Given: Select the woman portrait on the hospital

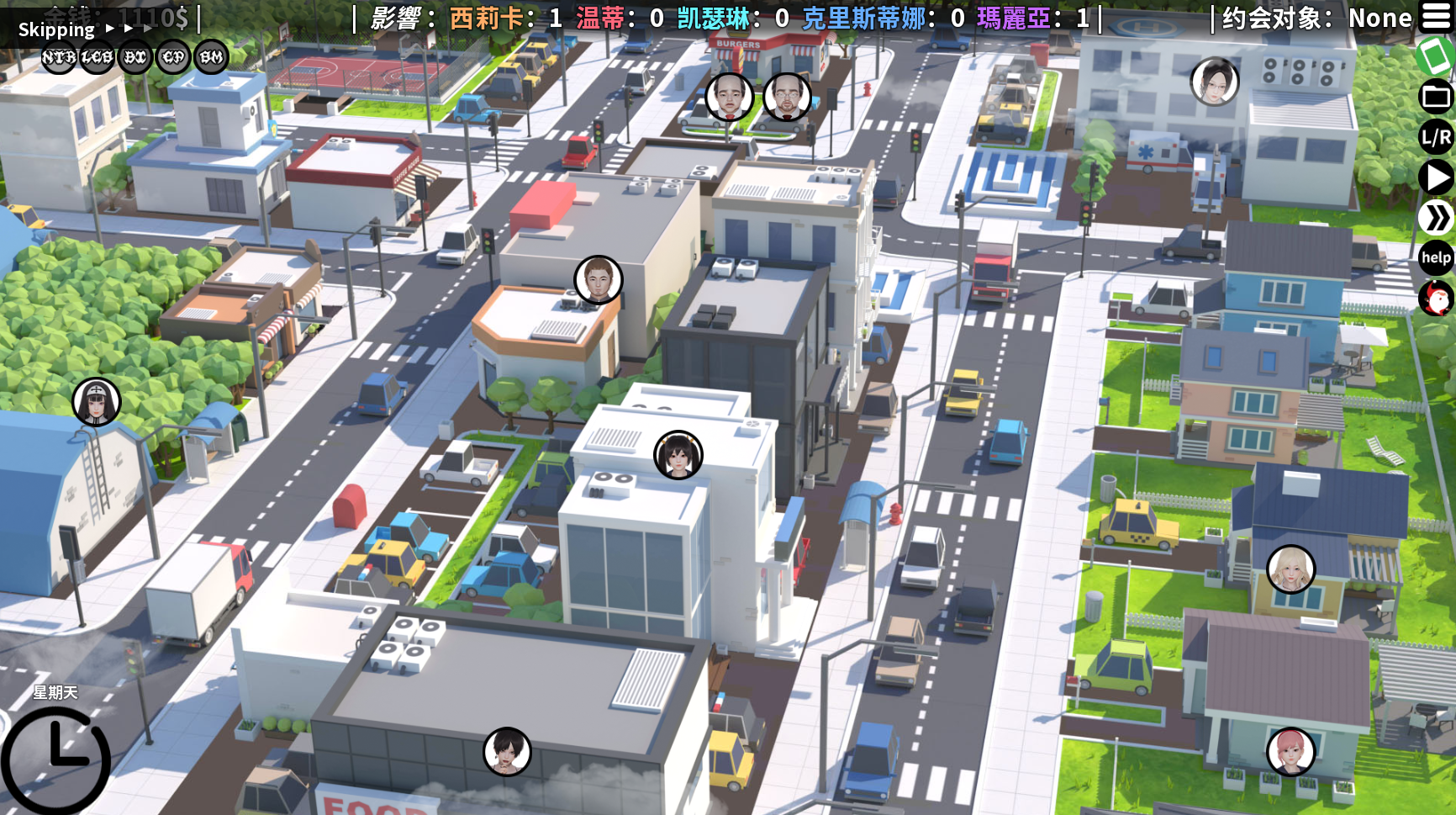Looking at the screenshot, I should (x=1215, y=82).
